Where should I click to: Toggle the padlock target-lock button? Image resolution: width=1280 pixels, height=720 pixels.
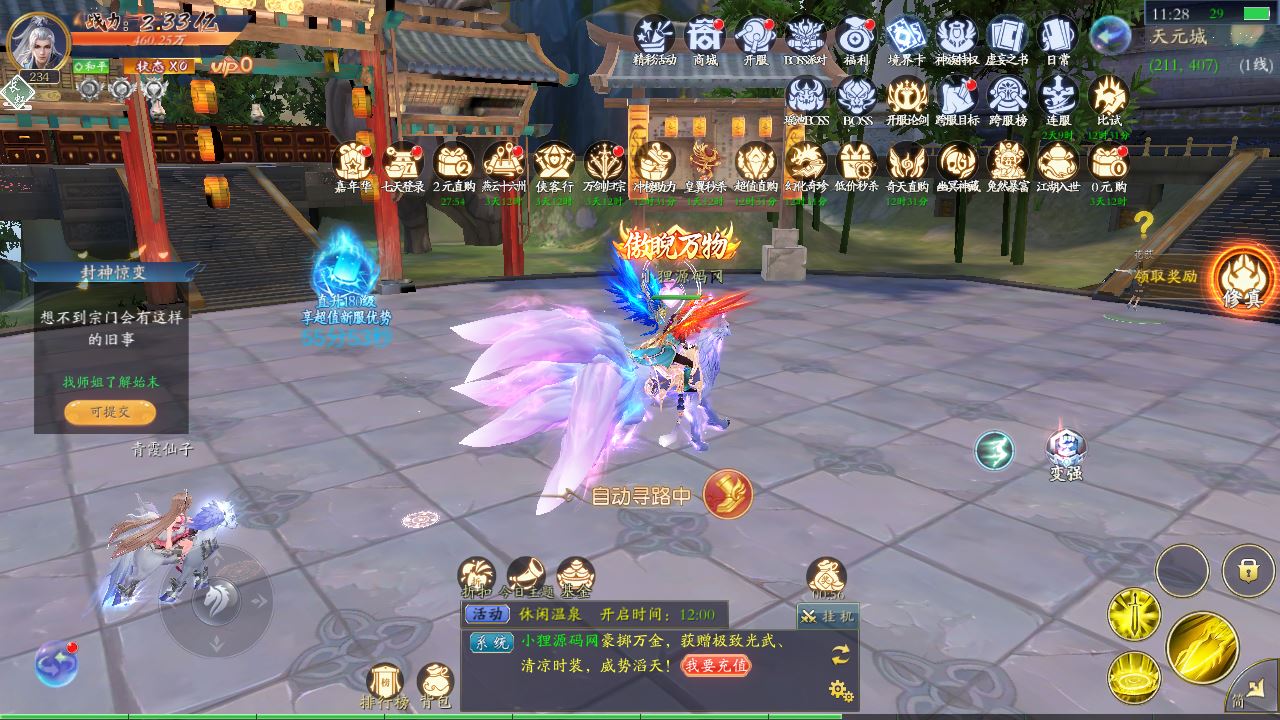(x=1247, y=571)
